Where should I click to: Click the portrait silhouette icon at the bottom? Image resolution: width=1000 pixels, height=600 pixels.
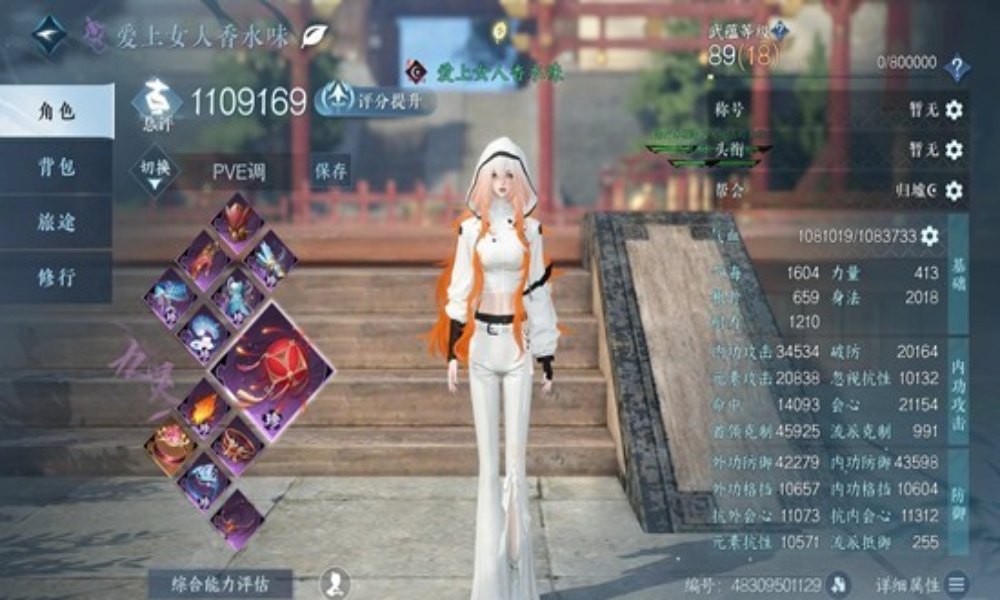[x=336, y=582]
